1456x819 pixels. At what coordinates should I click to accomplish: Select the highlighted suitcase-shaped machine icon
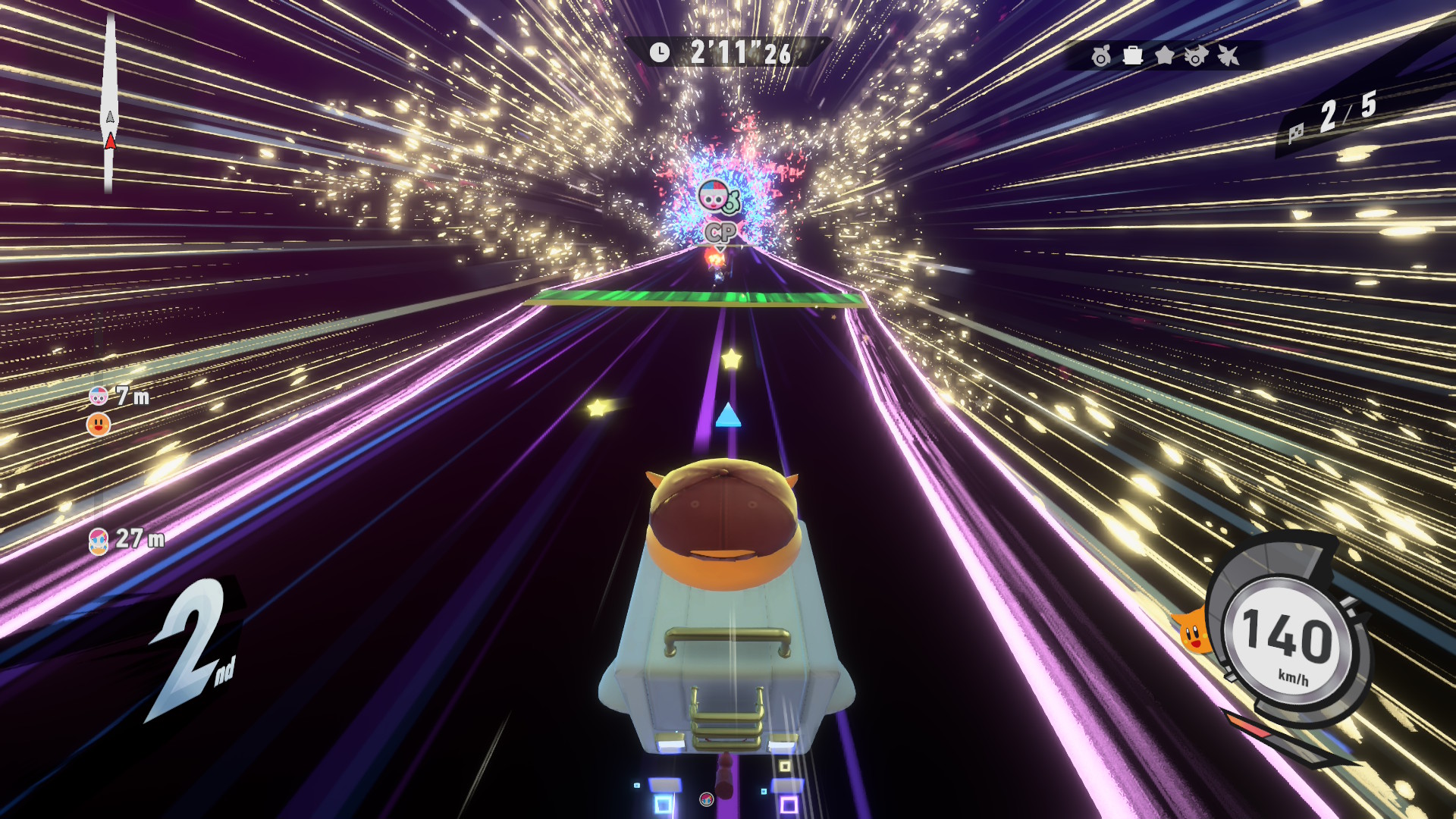(x=1133, y=55)
